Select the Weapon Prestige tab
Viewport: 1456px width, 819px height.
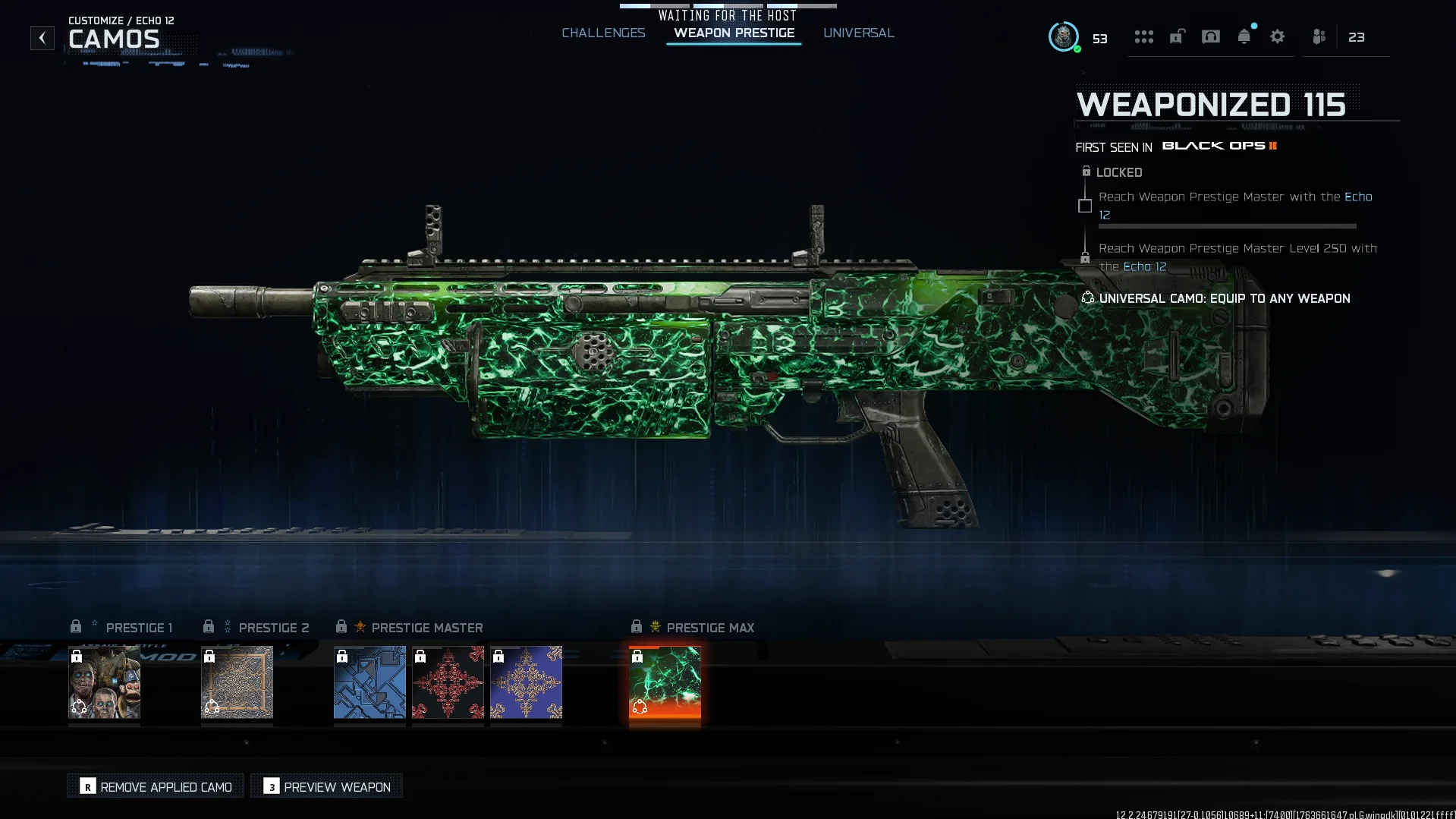click(x=734, y=33)
